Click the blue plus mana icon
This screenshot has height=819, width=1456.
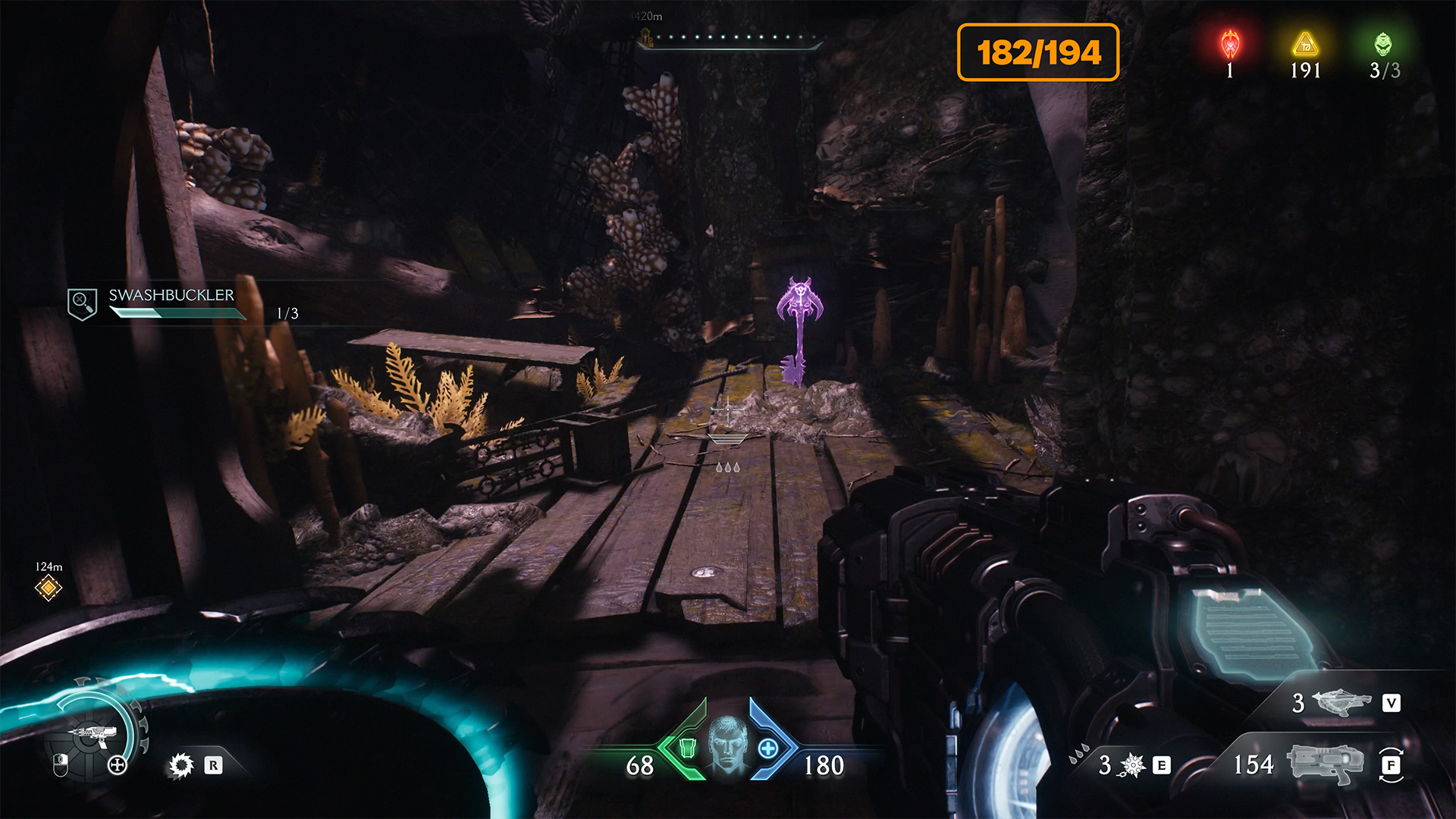768,748
